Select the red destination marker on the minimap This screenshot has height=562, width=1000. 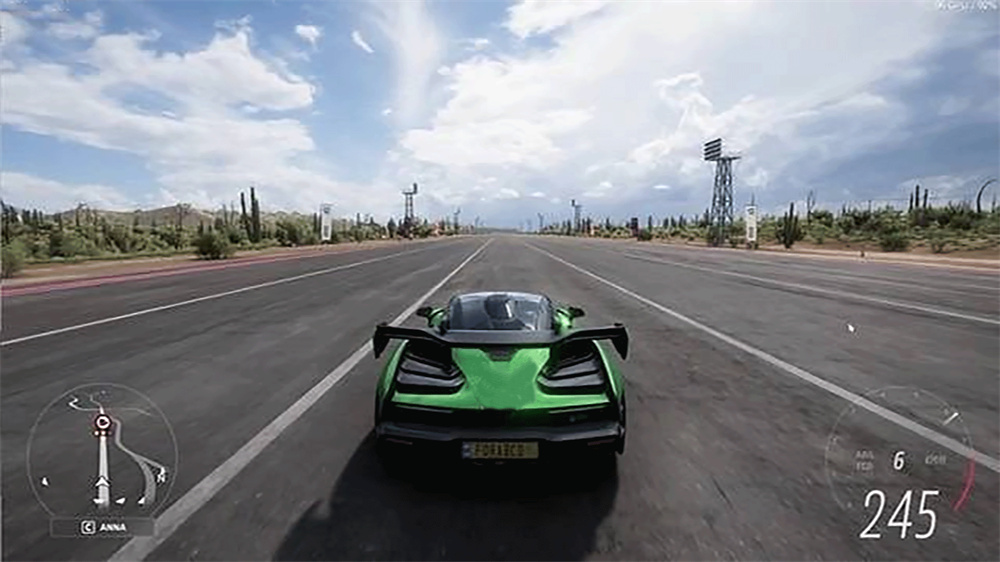pyautogui.click(x=101, y=423)
